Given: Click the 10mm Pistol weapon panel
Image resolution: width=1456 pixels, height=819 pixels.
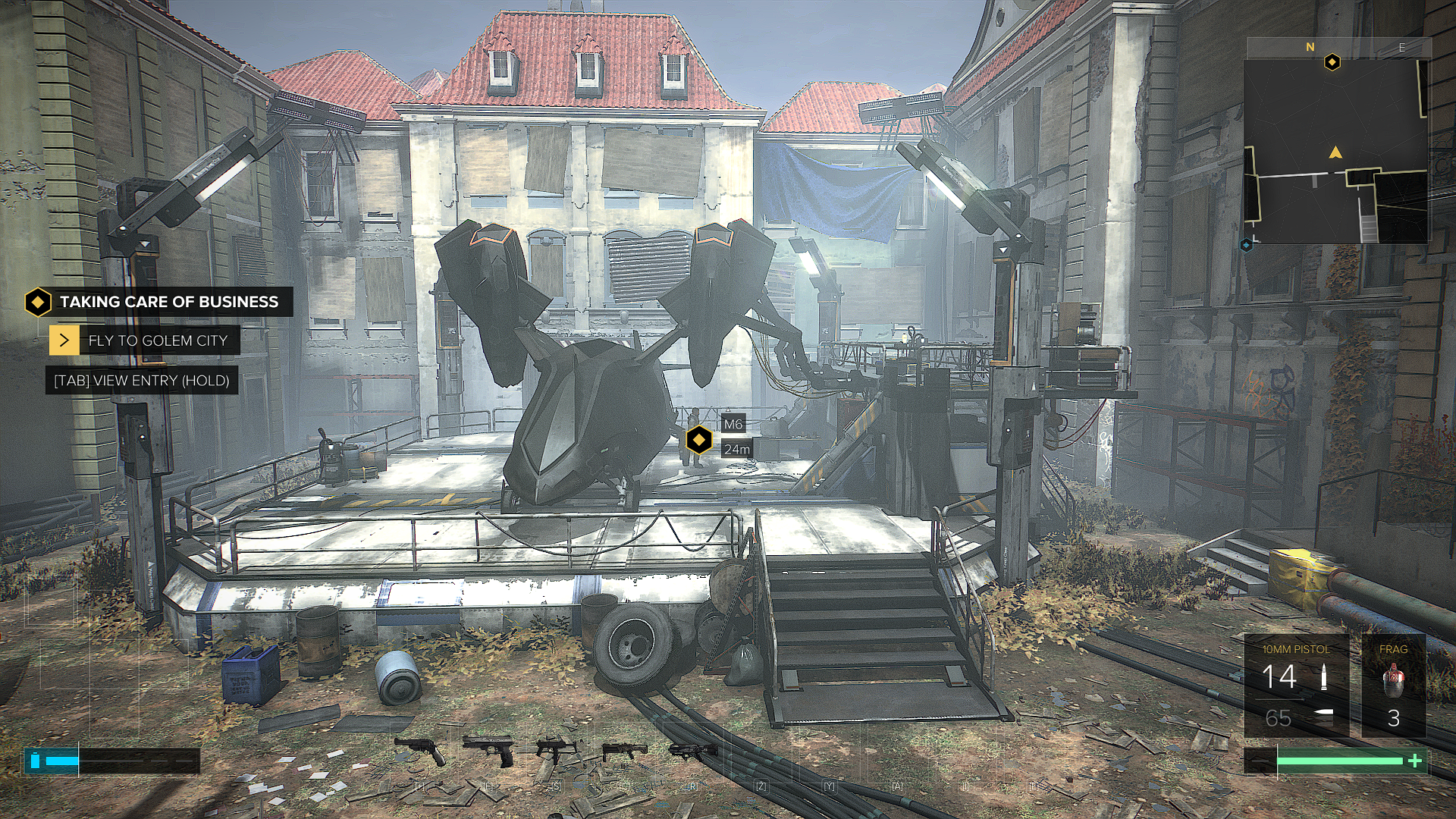Looking at the screenshot, I should 1296,686.
